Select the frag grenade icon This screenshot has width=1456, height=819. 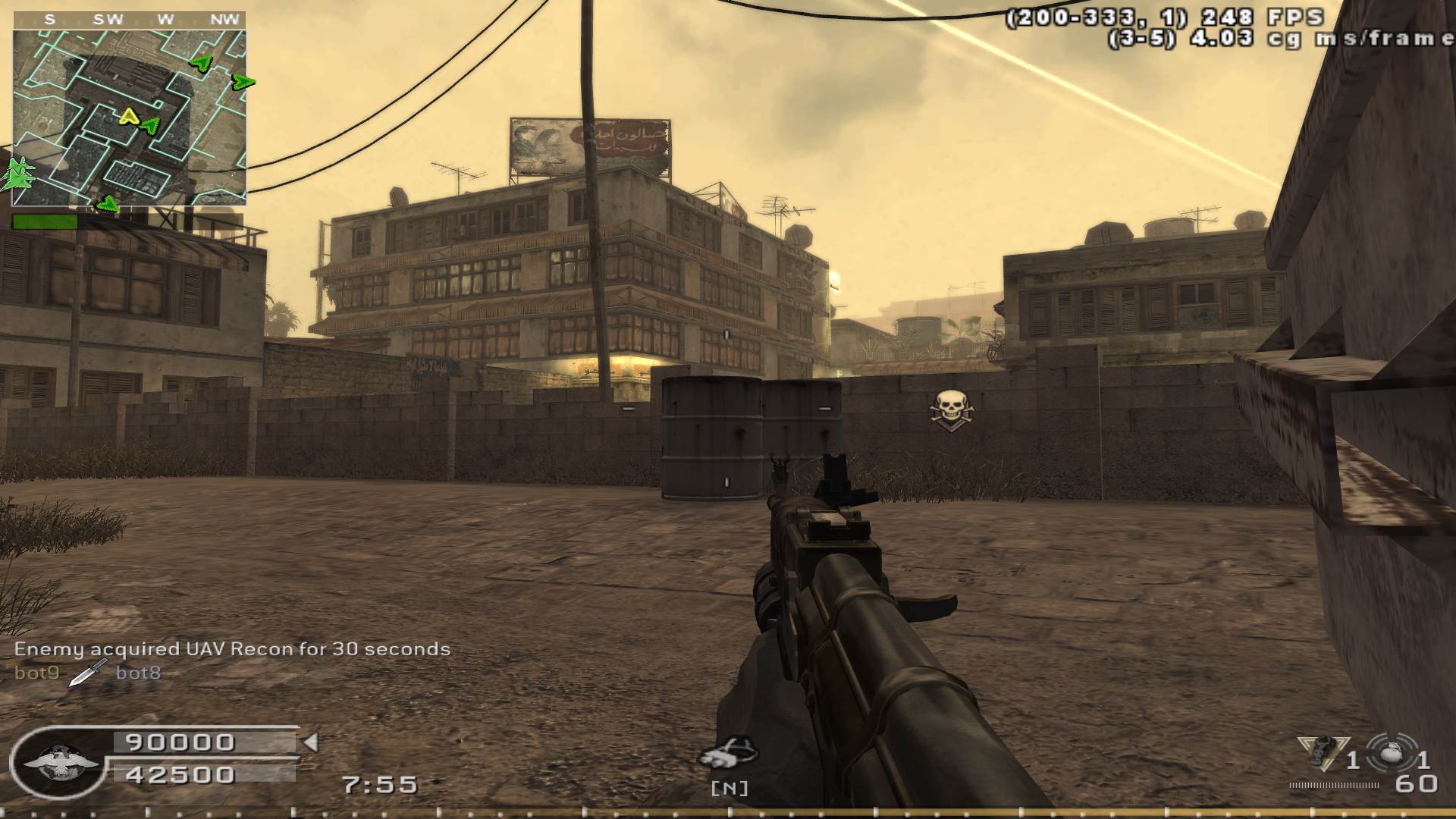1390,755
